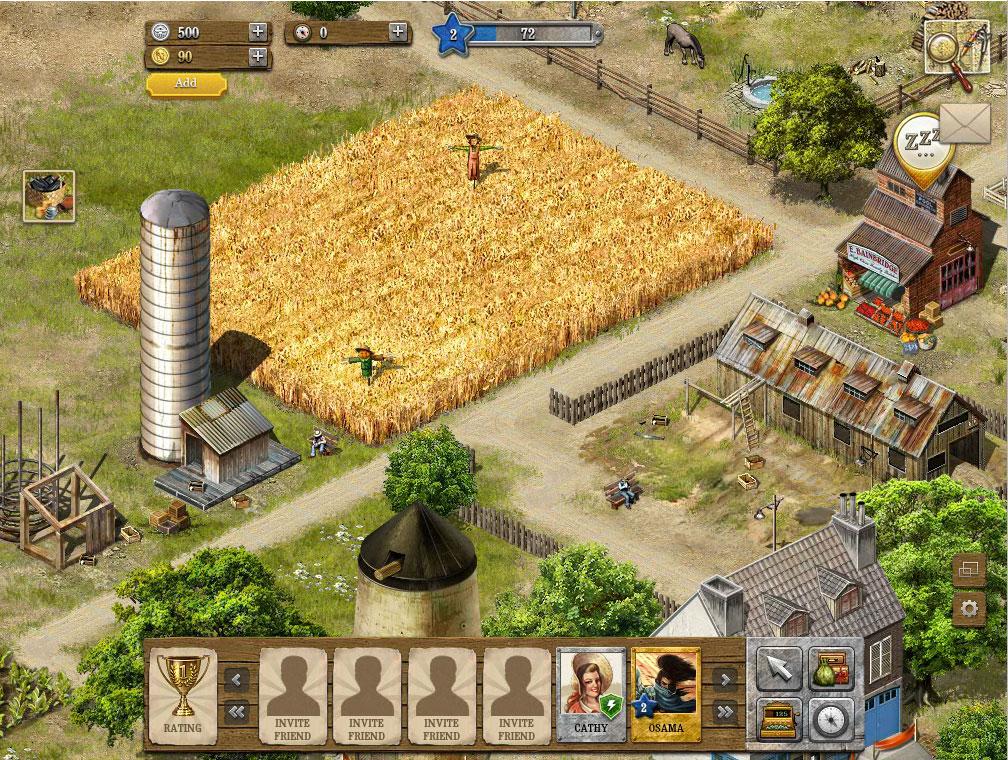This screenshot has width=1008, height=760.
Task: Select friend Cathy's portrait
Action: tap(591, 694)
